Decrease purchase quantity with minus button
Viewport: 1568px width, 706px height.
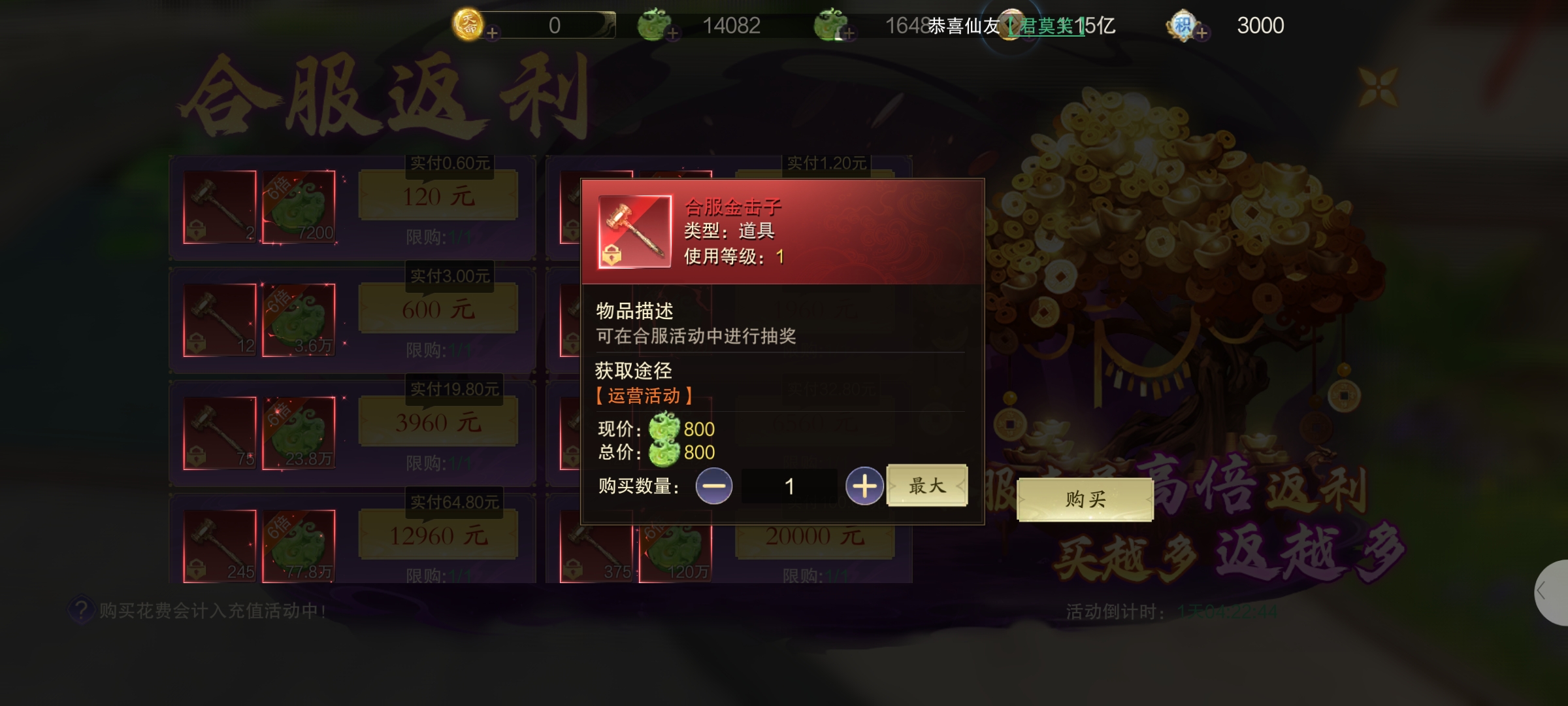pos(713,486)
